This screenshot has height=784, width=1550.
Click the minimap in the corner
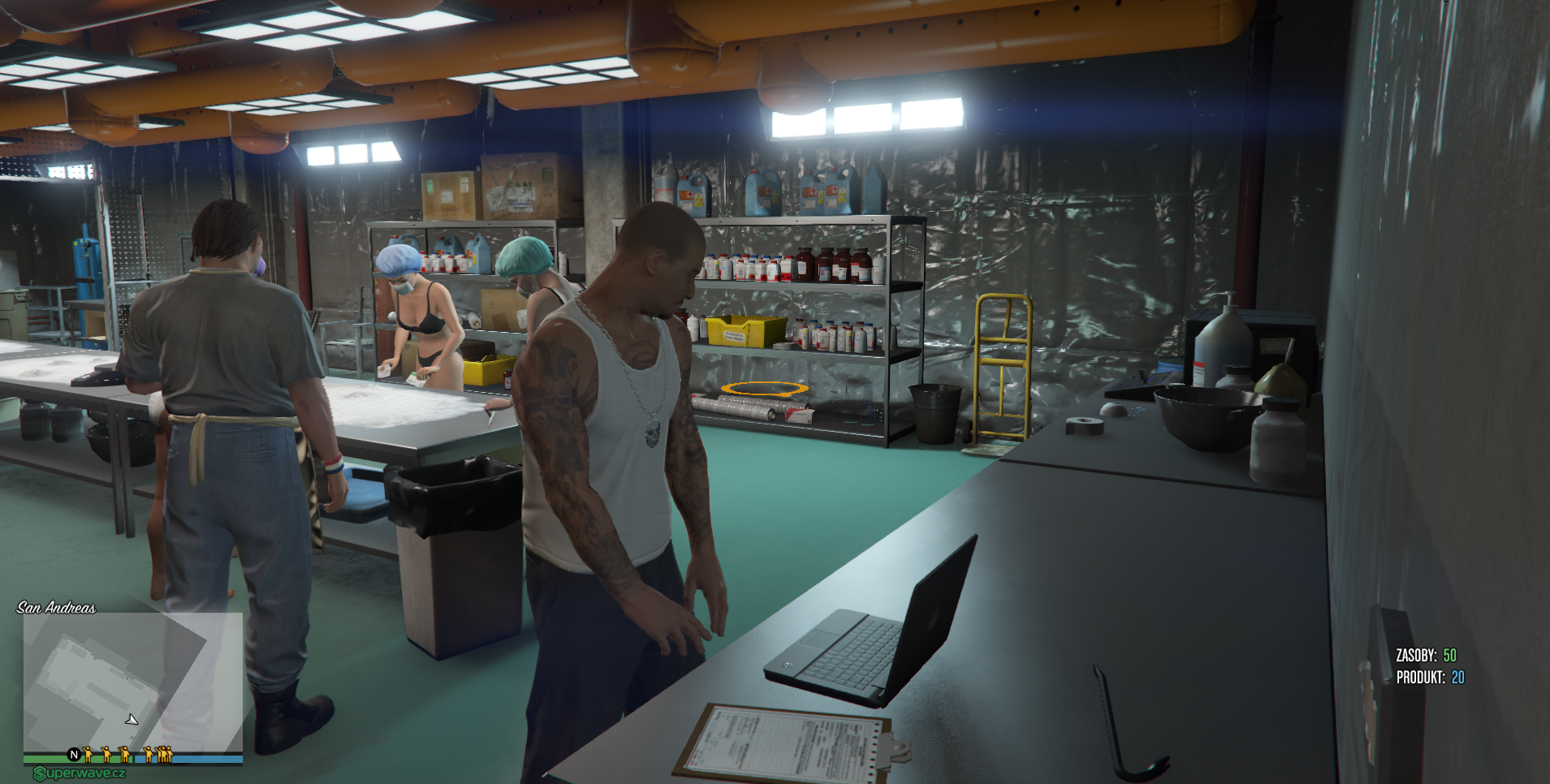(132, 683)
